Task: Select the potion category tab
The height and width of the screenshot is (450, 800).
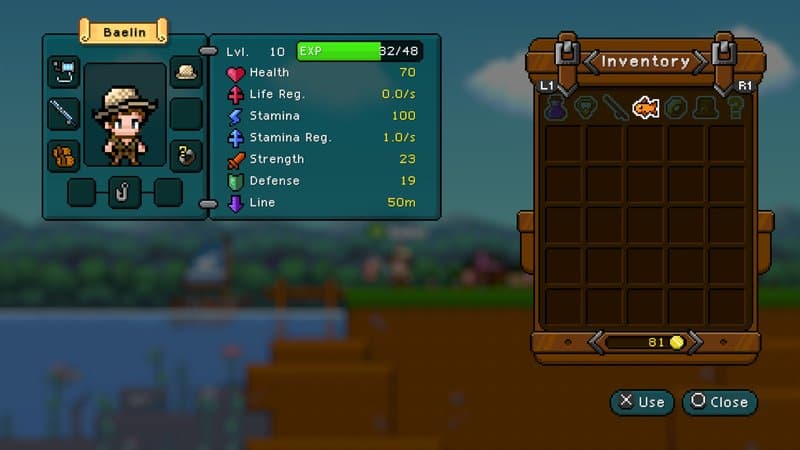Action: click(x=555, y=108)
